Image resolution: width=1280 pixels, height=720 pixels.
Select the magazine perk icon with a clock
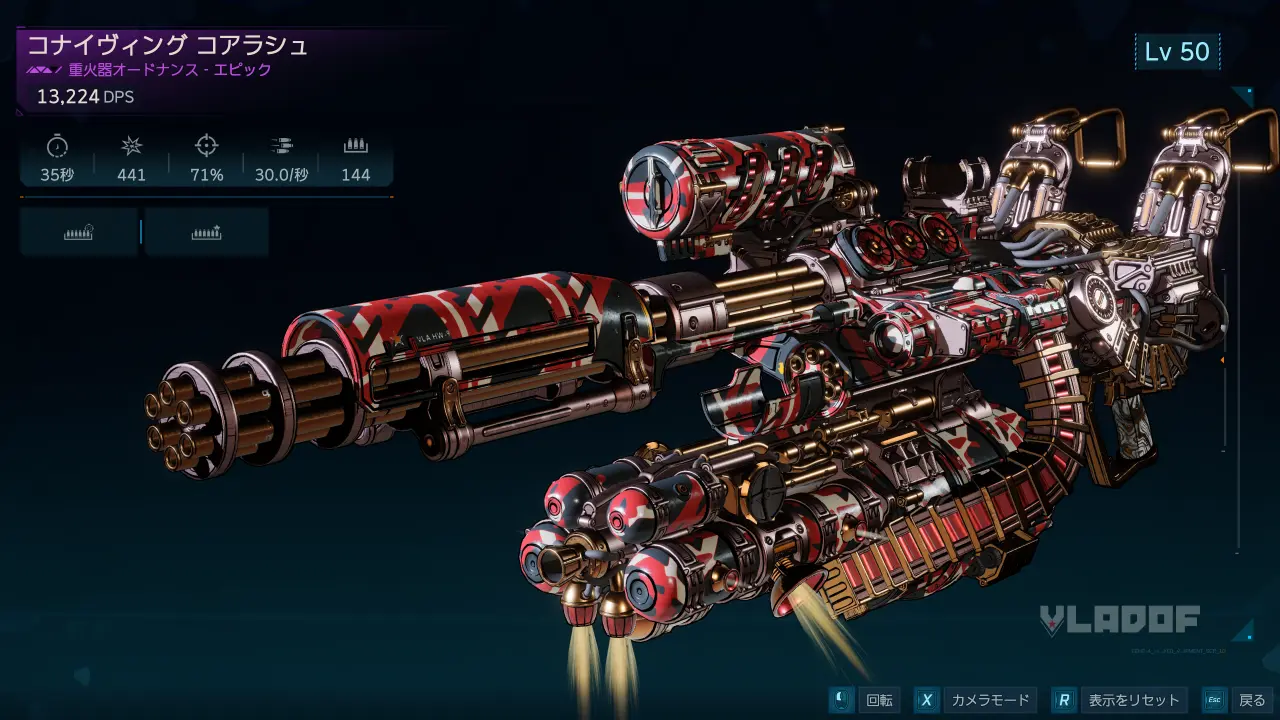[79, 232]
